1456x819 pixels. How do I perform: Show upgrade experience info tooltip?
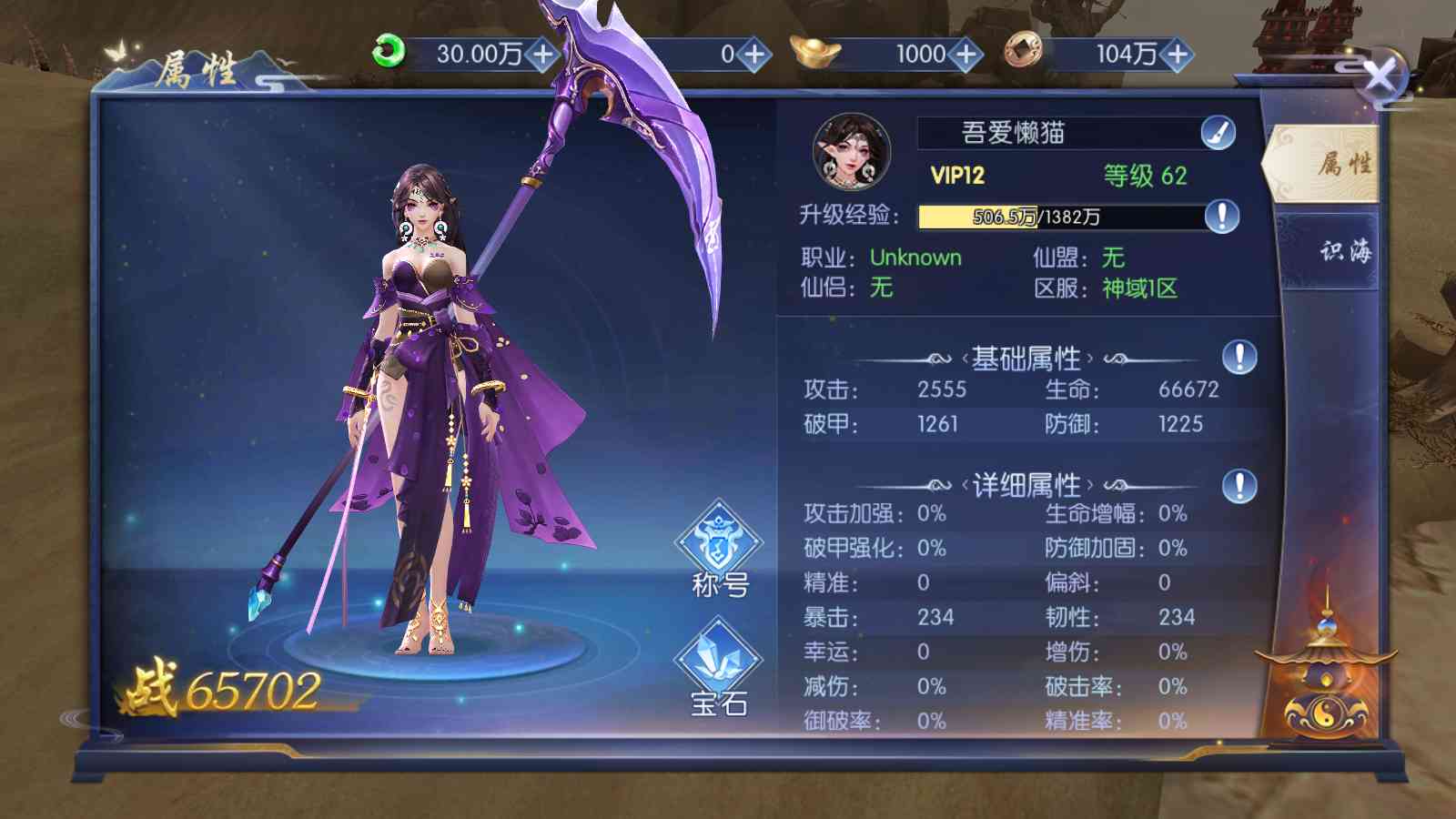pyautogui.click(x=1221, y=217)
